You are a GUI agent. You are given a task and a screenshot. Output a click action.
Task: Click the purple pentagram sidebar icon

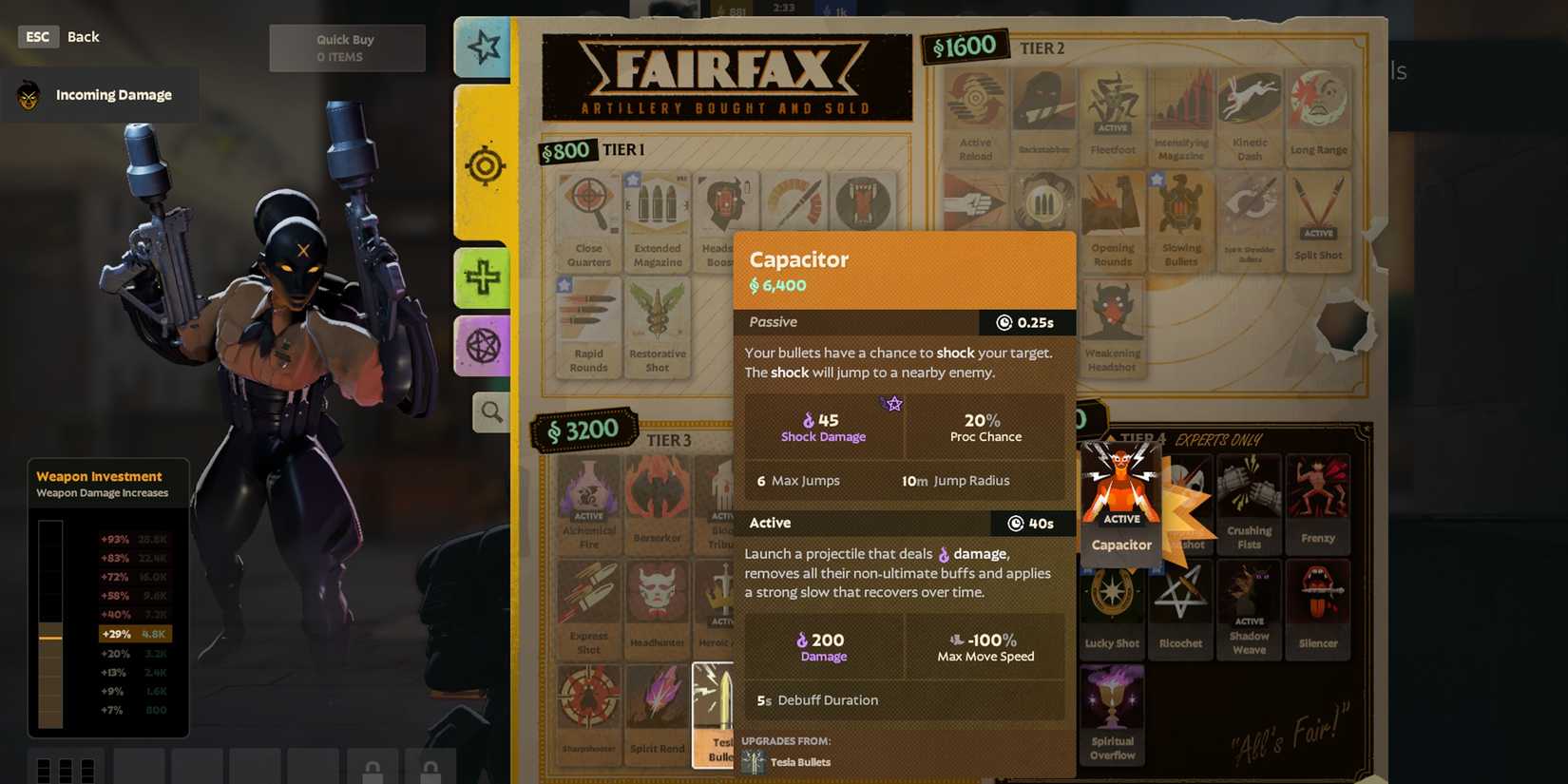483,344
